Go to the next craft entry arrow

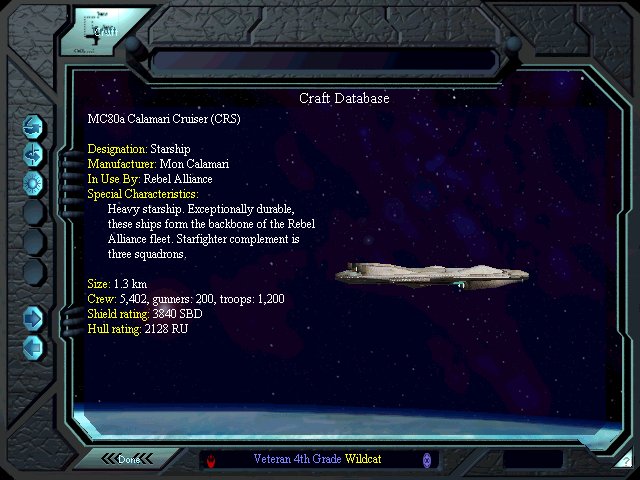pos(34,318)
